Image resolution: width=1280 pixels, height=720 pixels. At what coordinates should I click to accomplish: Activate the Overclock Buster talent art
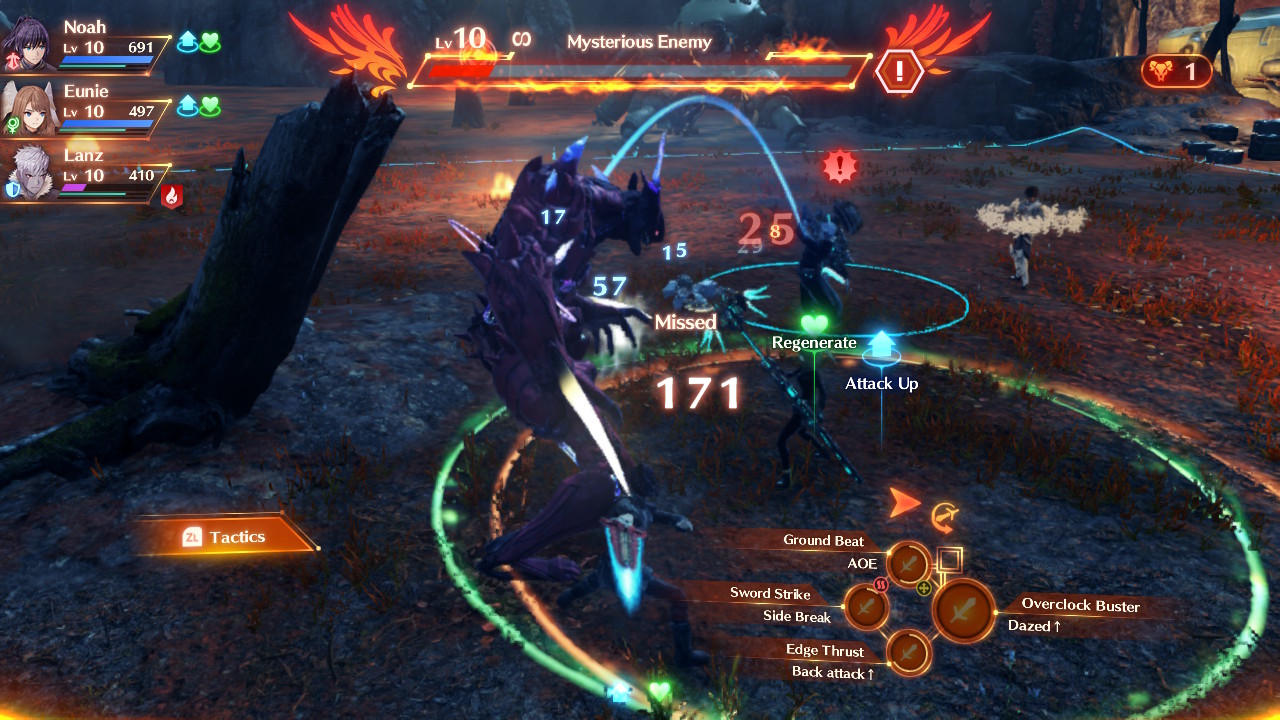pos(964,610)
